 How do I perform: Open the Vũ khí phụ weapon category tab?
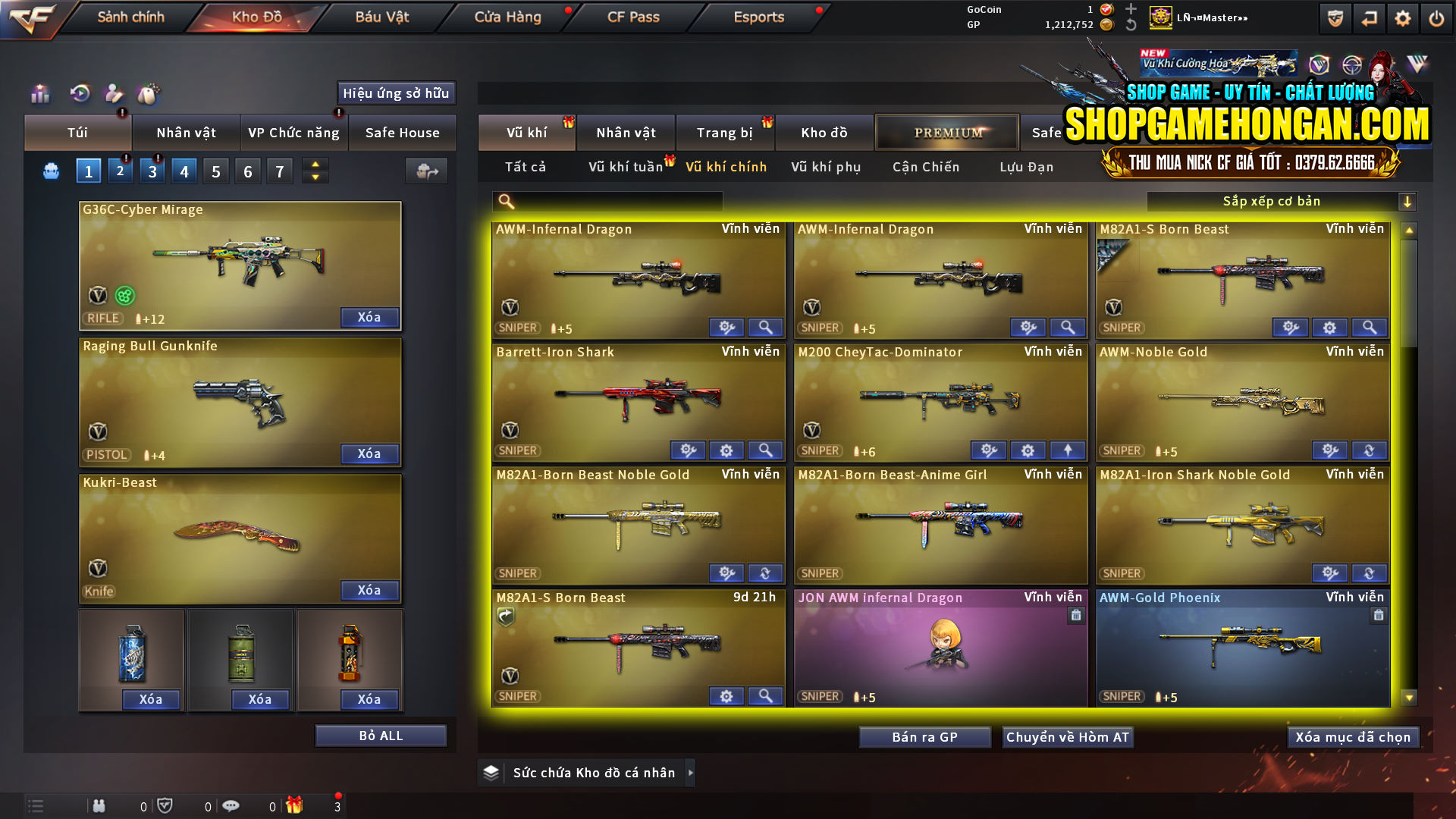[x=827, y=167]
